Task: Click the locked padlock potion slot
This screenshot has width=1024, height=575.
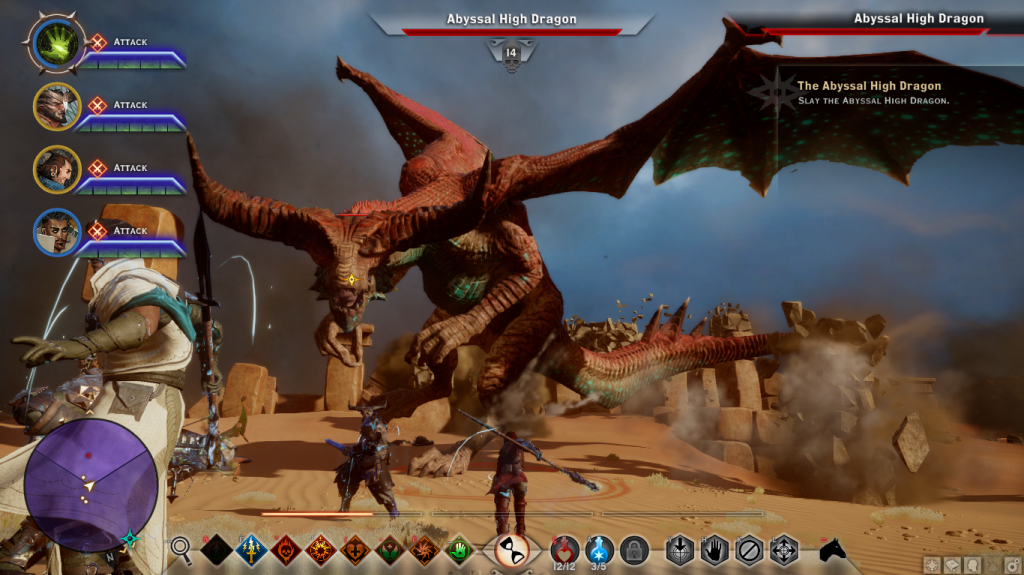Action: [x=634, y=549]
